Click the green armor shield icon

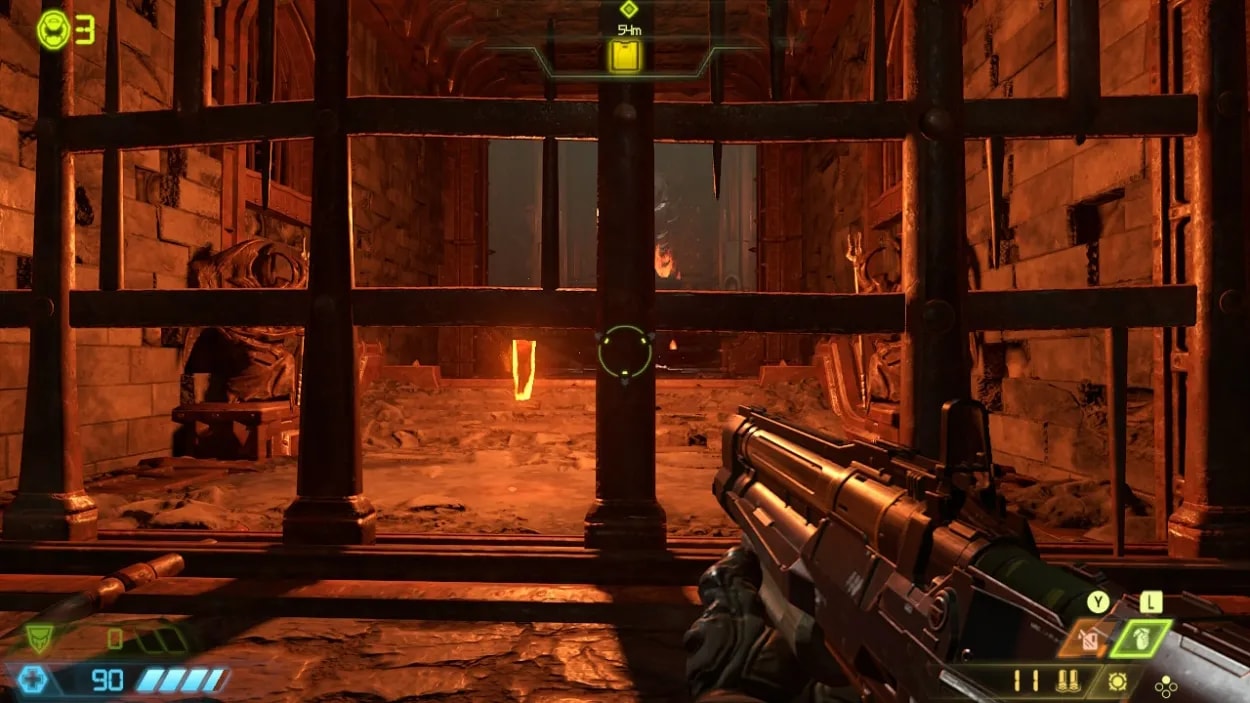tap(39, 638)
